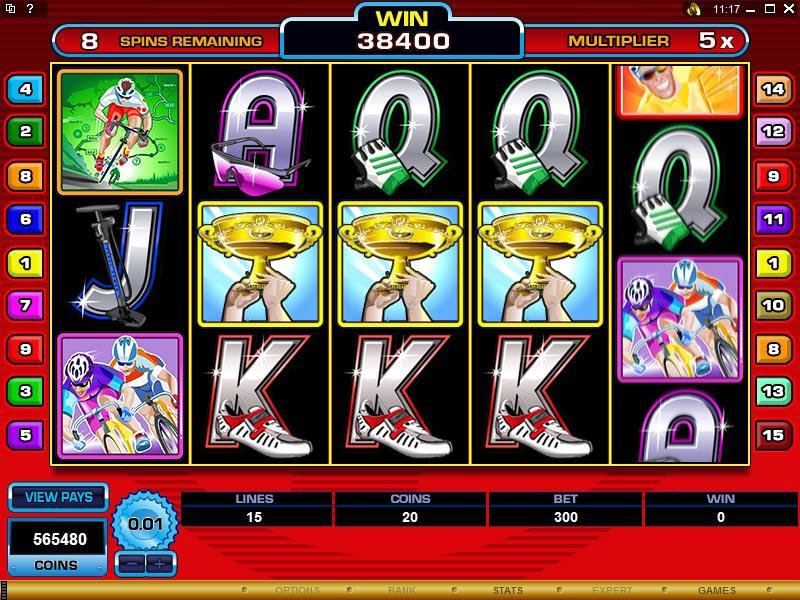Decrease coin size with the minus button

pos(131,563)
